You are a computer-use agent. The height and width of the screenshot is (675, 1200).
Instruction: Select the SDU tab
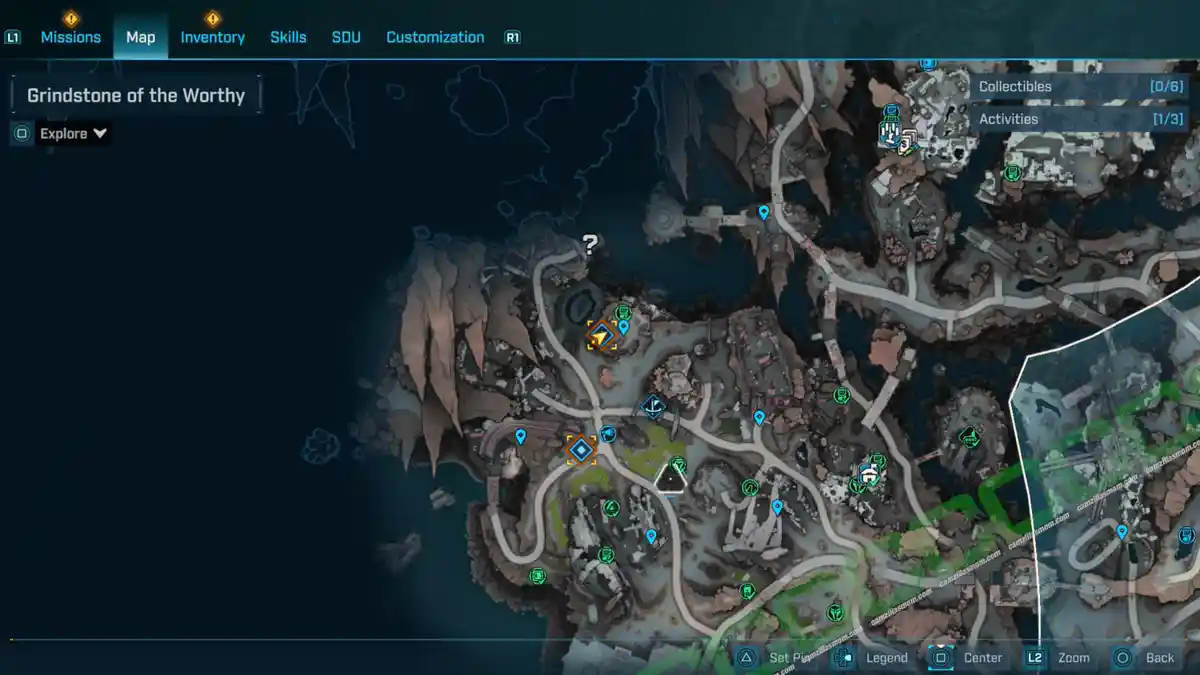(x=346, y=37)
